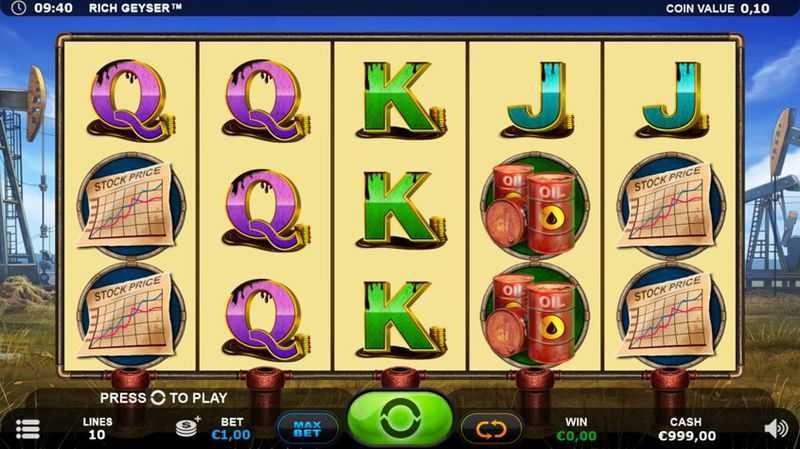Adjust the bet using the coin stack icon
Screen dimensions: 800x449
188,425
